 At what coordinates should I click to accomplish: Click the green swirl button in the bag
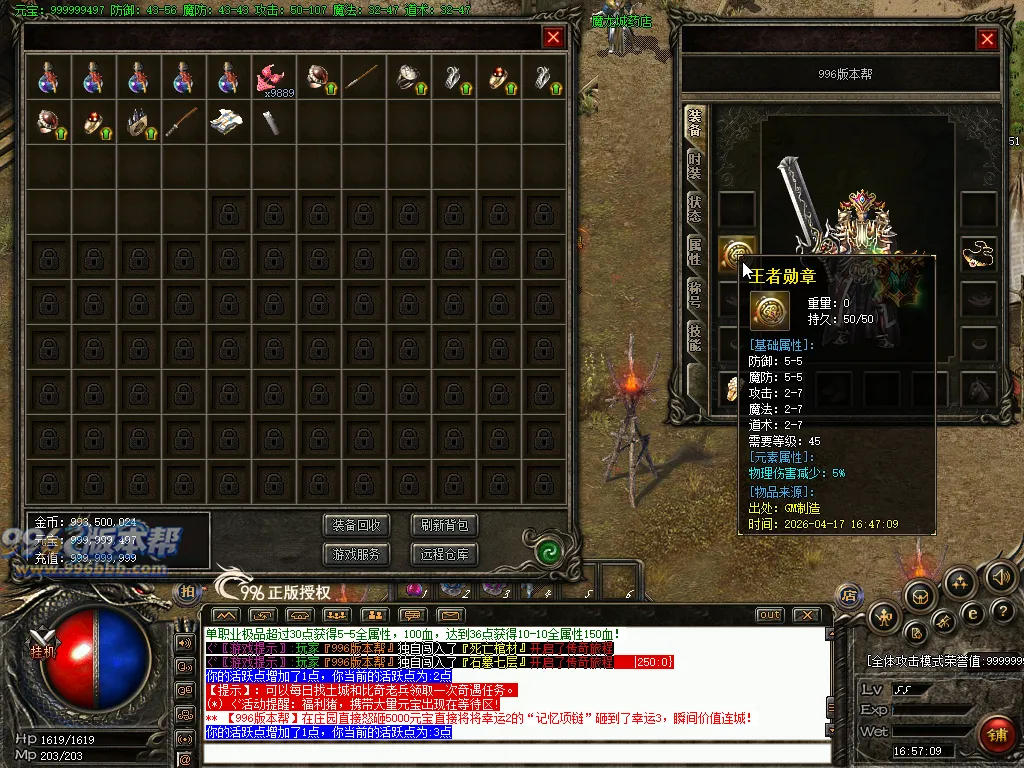[x=546, y=551]
